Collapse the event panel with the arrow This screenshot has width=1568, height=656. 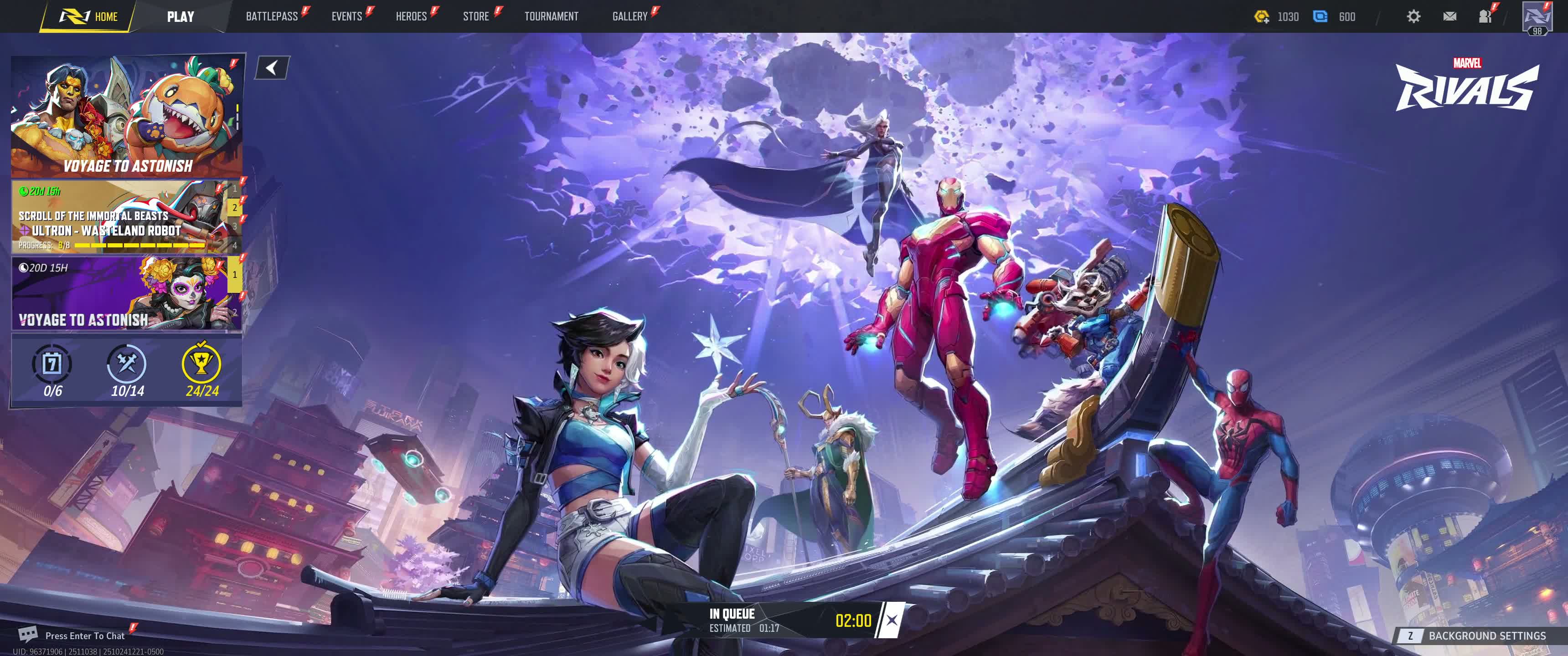(x=272, y=67)
